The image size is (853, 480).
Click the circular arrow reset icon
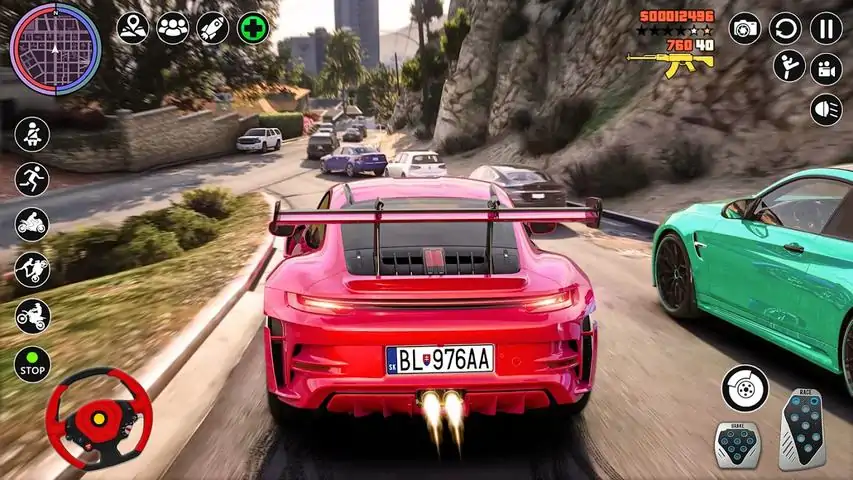click(x=785, y=28)
